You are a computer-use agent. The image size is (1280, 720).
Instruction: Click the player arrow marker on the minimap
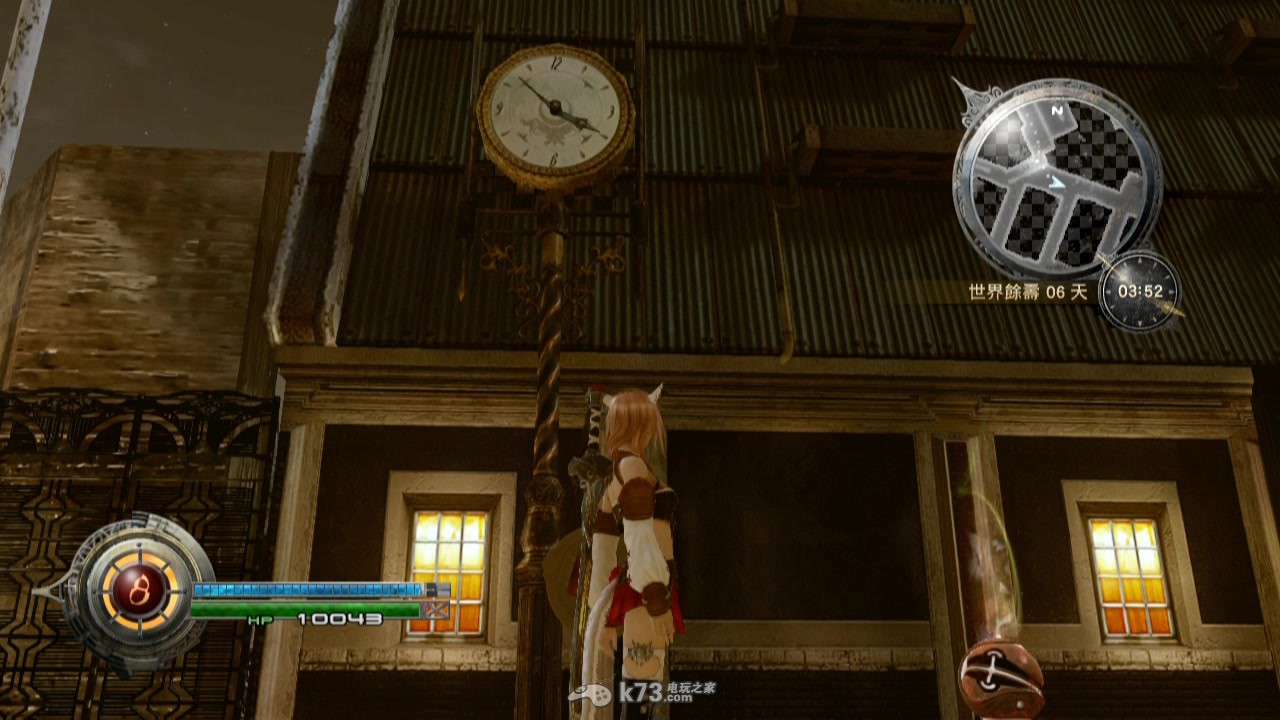1058,181
